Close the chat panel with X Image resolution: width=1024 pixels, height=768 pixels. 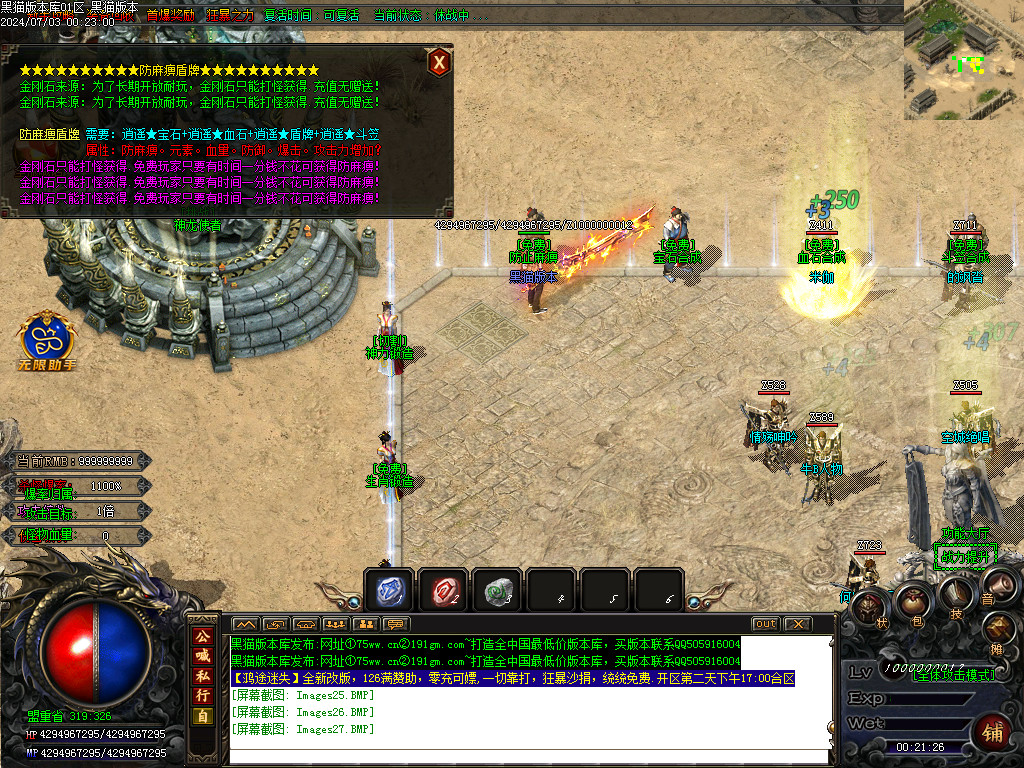pos(796,624)
